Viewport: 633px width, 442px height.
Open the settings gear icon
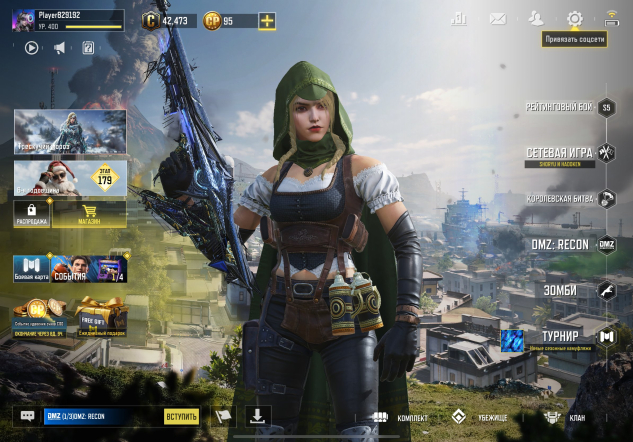coord(574,18)
